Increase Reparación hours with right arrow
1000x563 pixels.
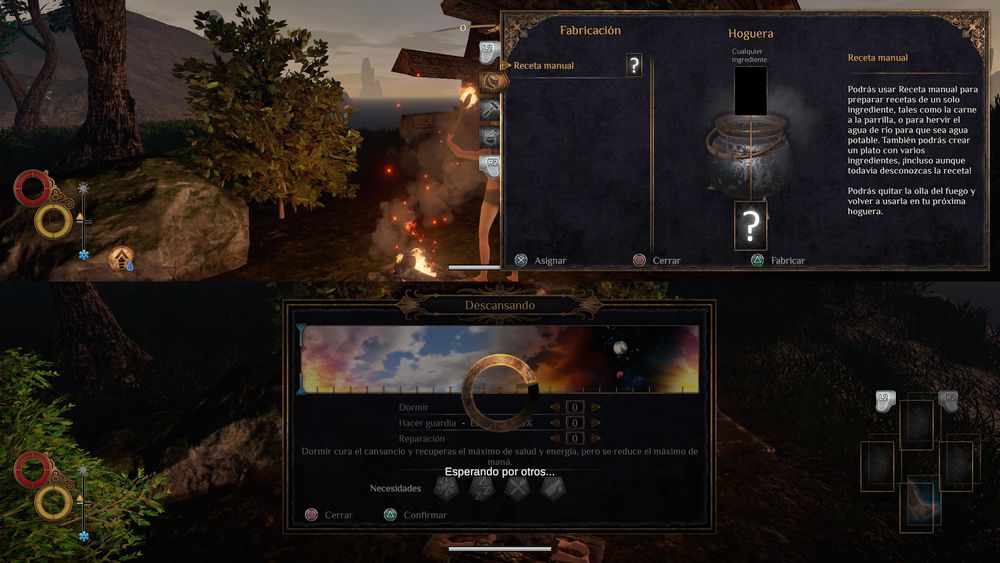[596, 439]
